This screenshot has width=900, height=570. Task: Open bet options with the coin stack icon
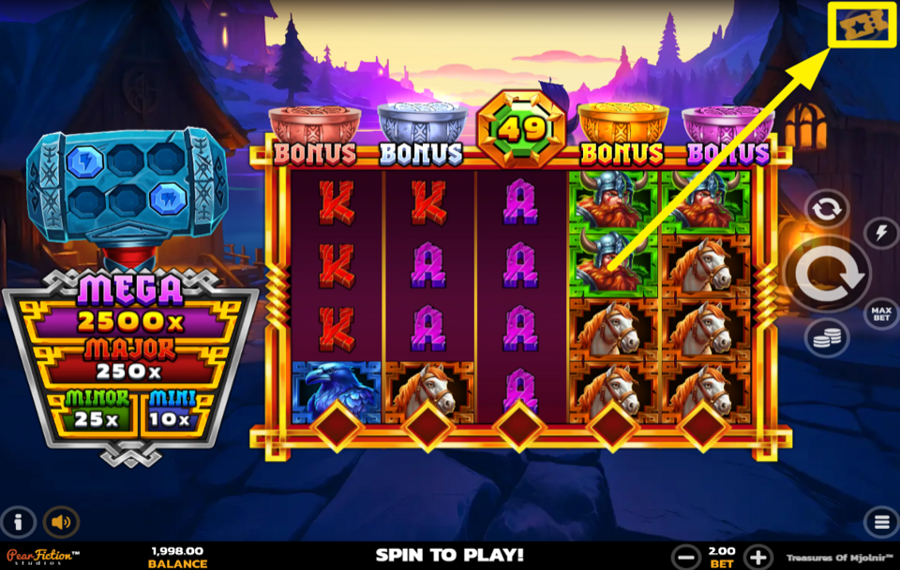pos(826,337)
